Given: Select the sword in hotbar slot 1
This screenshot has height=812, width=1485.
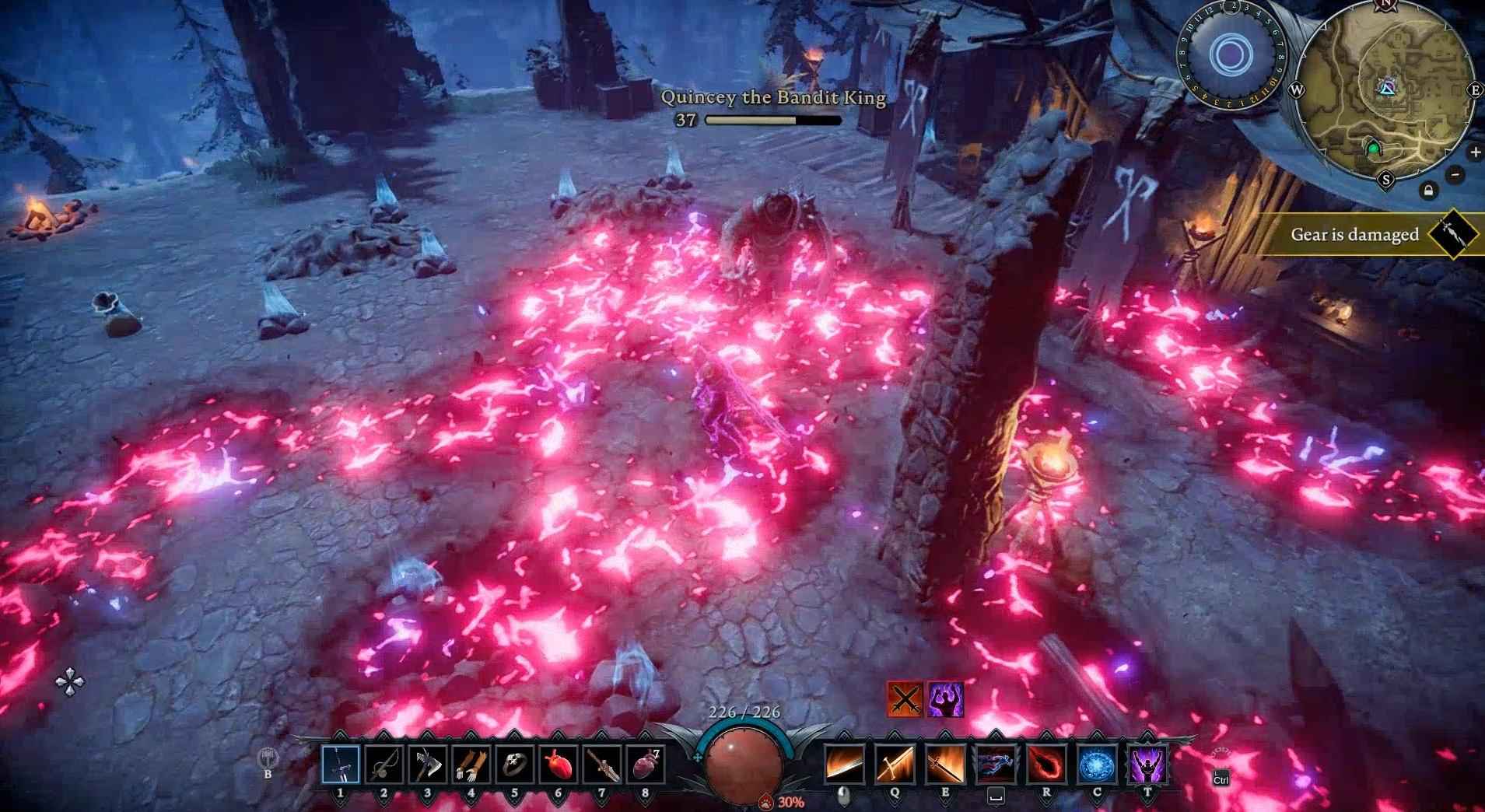Looking at the screenshot, I should click(x=341, y=765).
